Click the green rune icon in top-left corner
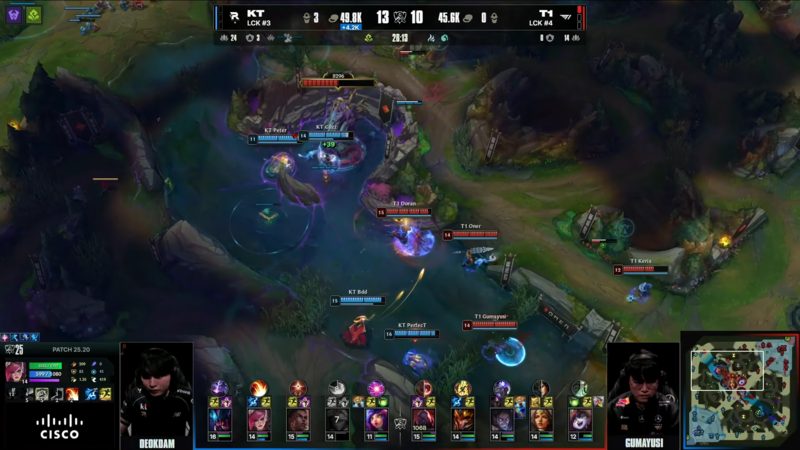This screenshot has height=450, width=800. tap(33, 15)
